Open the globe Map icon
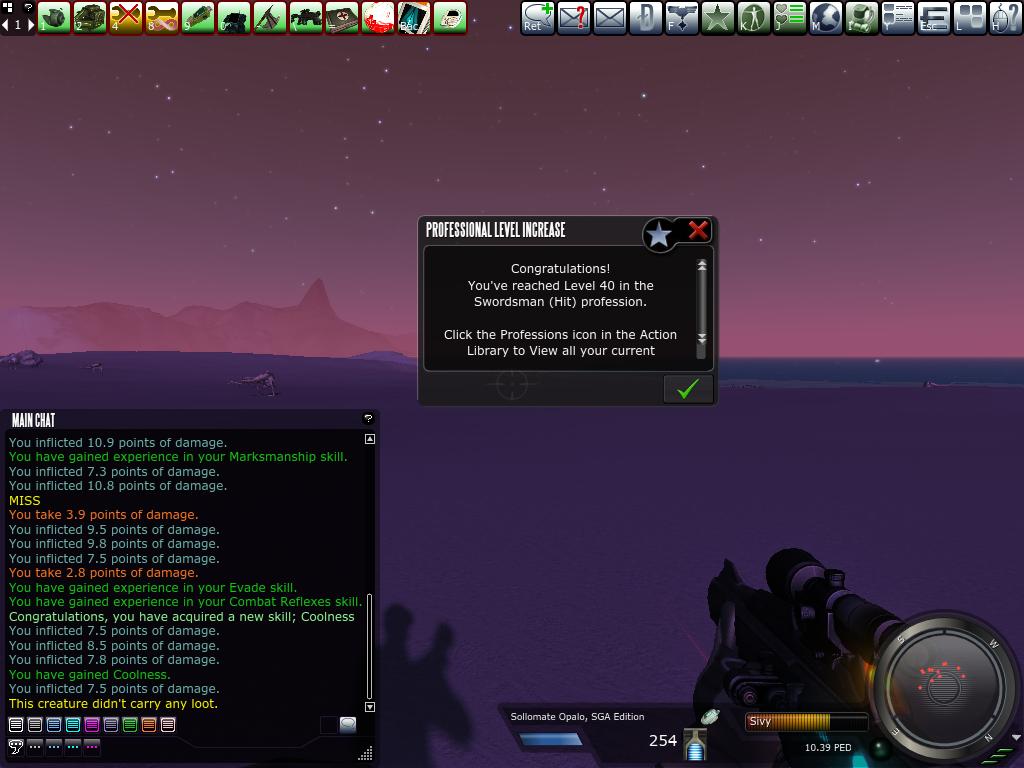 (x=826, y=17)
